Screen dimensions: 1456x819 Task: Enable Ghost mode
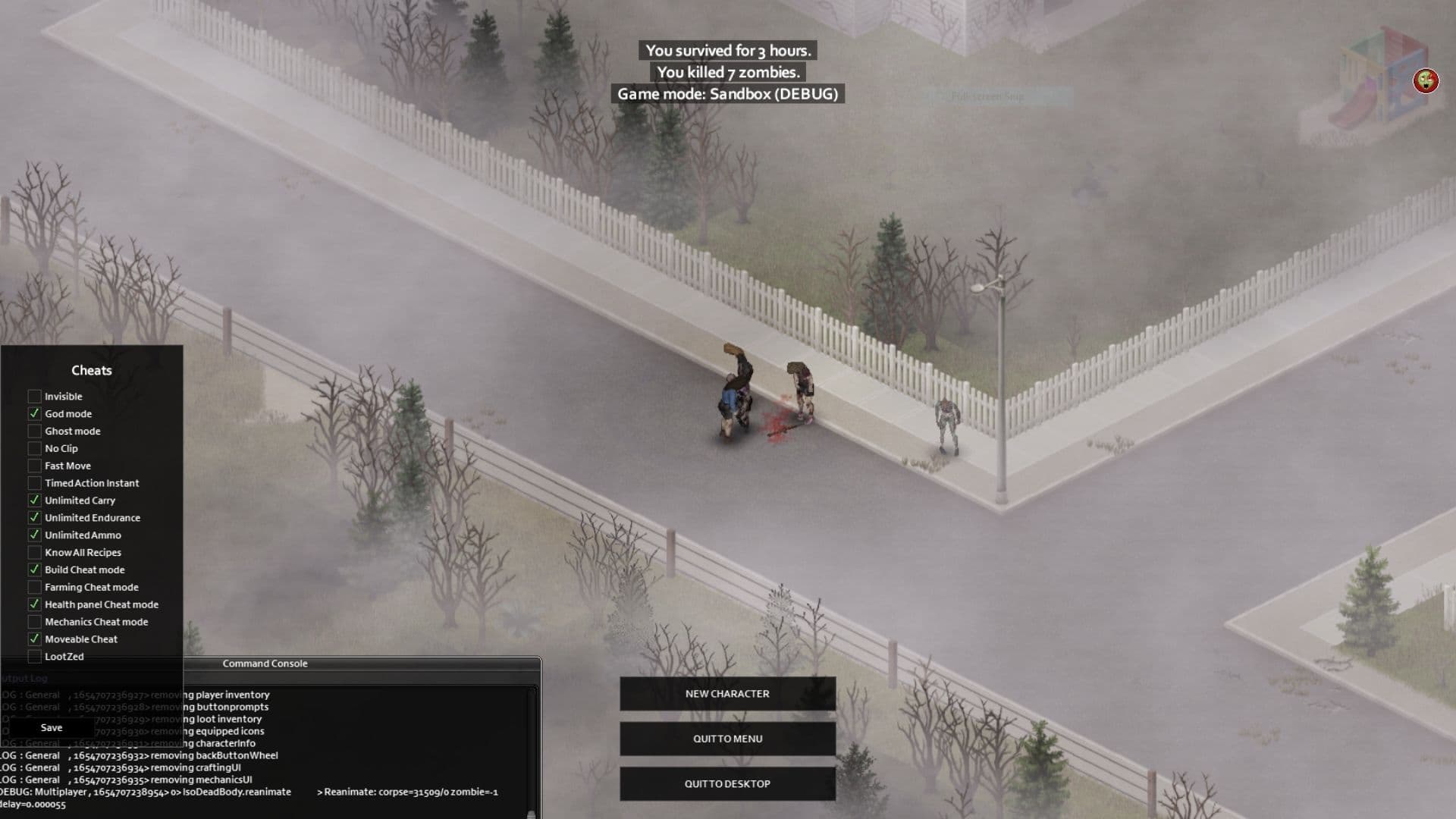tap(35, 431)
